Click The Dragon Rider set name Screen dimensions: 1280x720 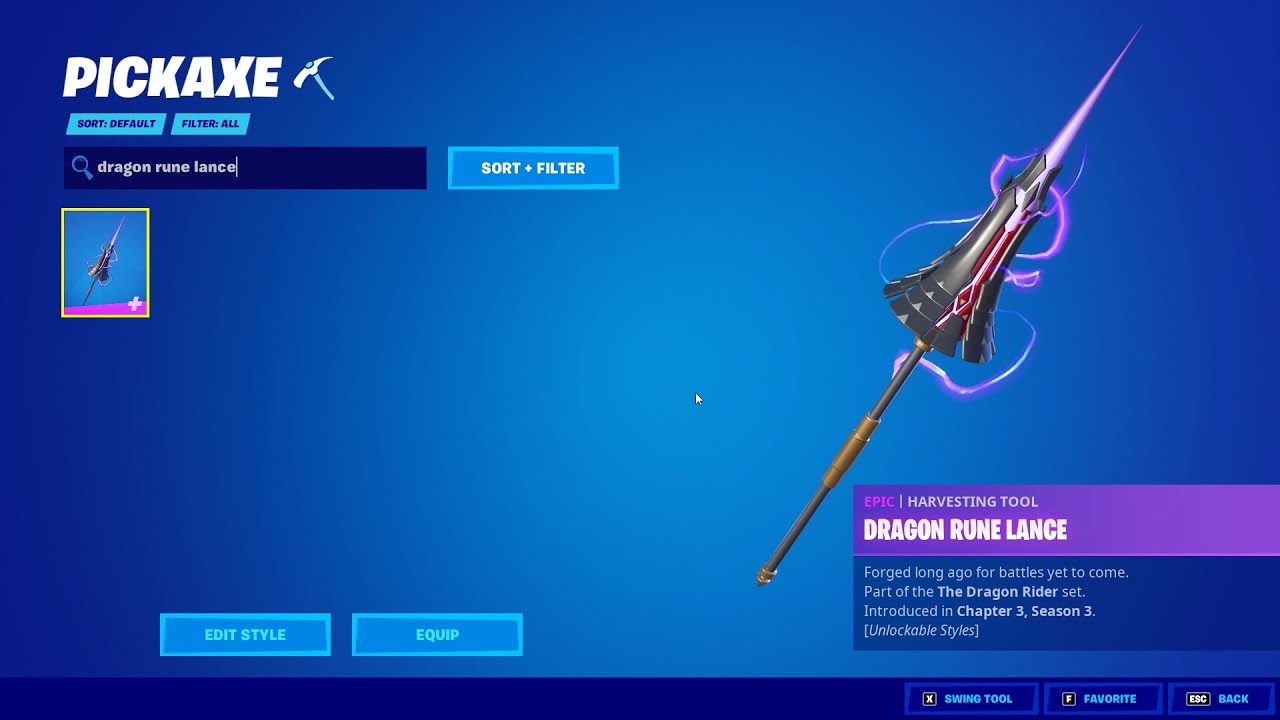[997, 591]
